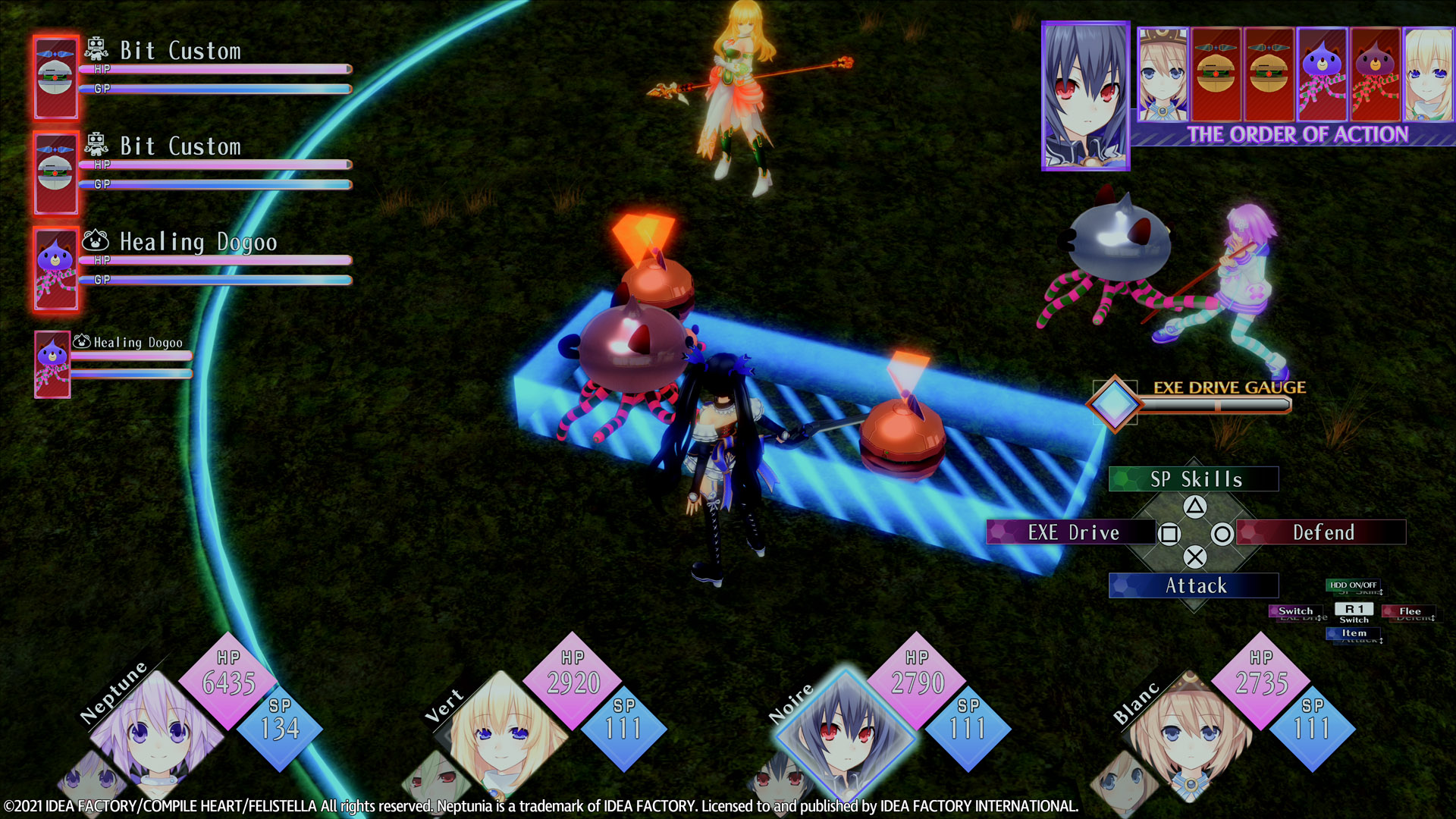
Task: Select Vert's party portrait at the bottom
Action: 500,728
